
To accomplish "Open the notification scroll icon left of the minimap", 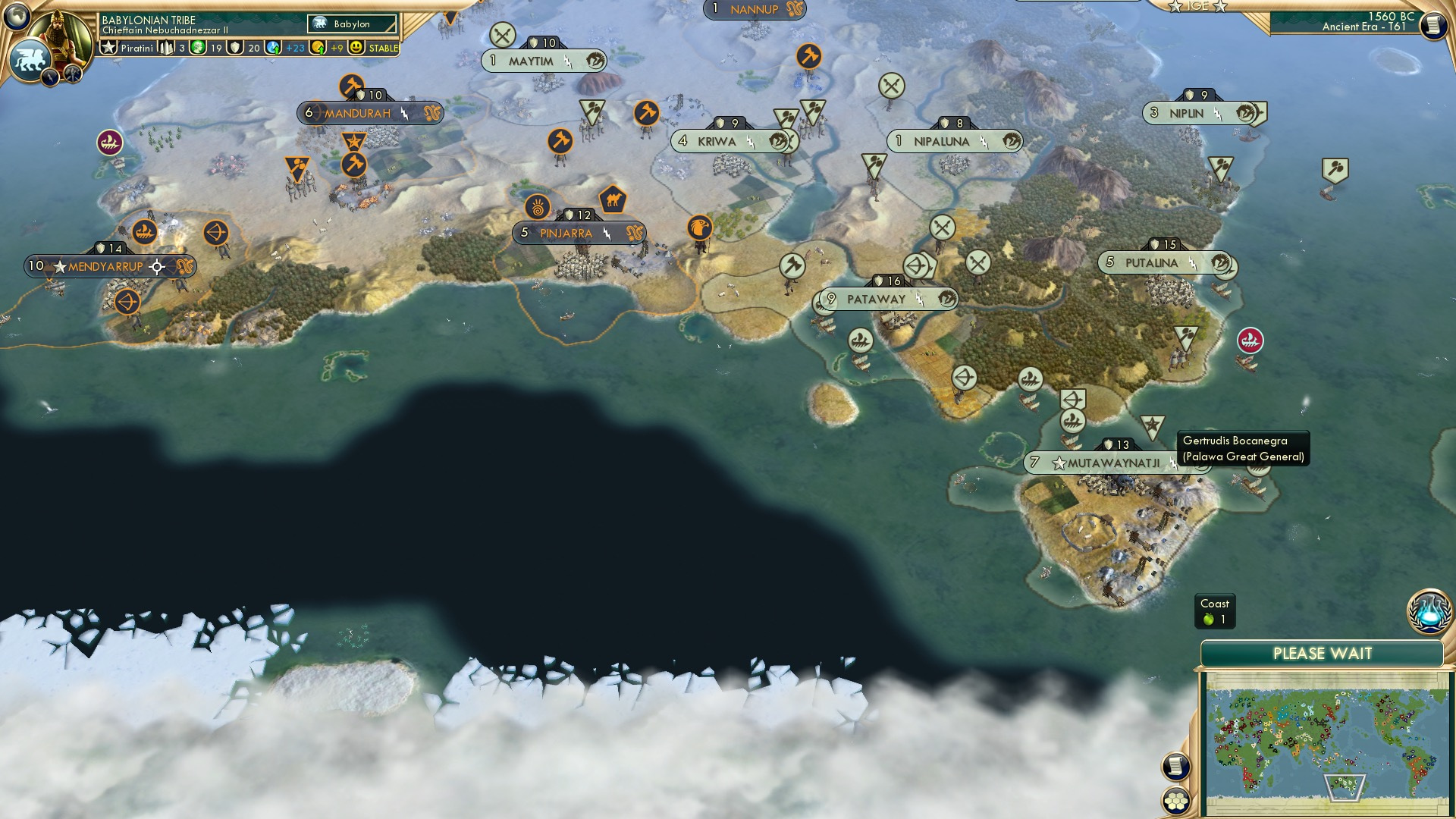I will tap(1175, 765).
